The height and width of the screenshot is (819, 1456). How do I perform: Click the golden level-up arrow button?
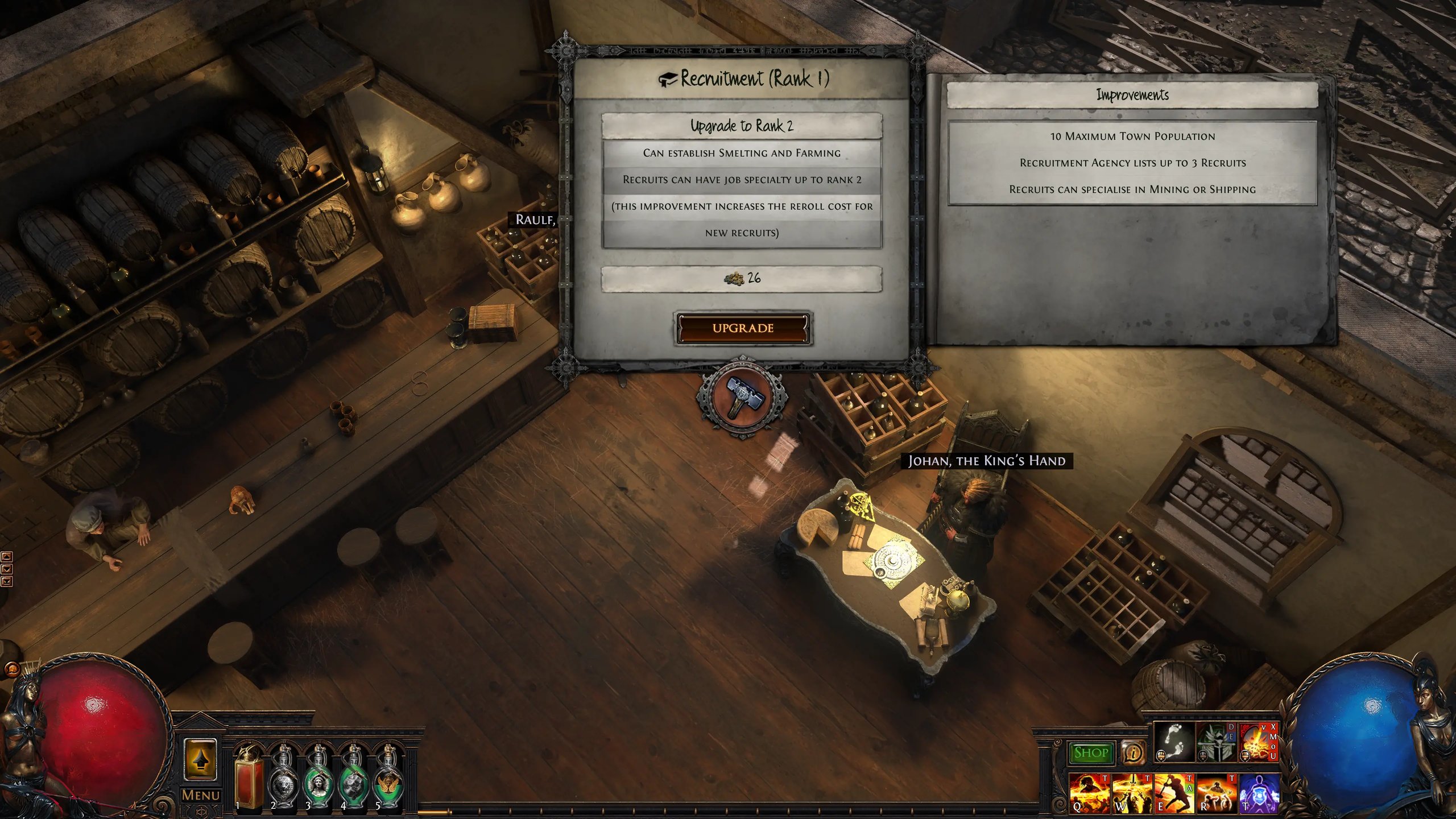pyautogui.click(x=200, y=759)
